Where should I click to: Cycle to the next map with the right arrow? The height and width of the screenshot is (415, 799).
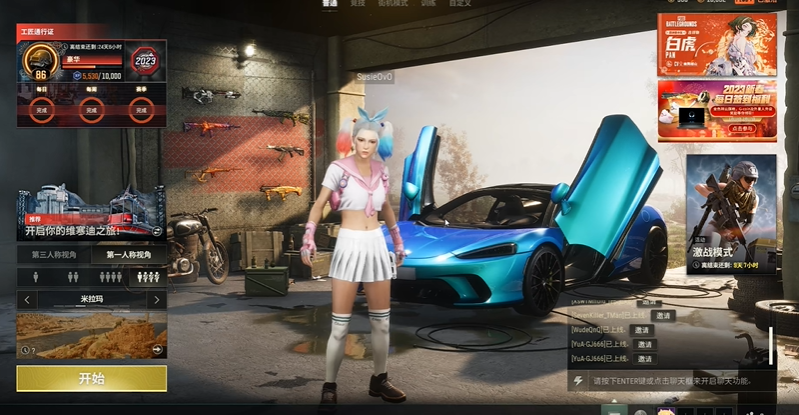pos(155,299)
